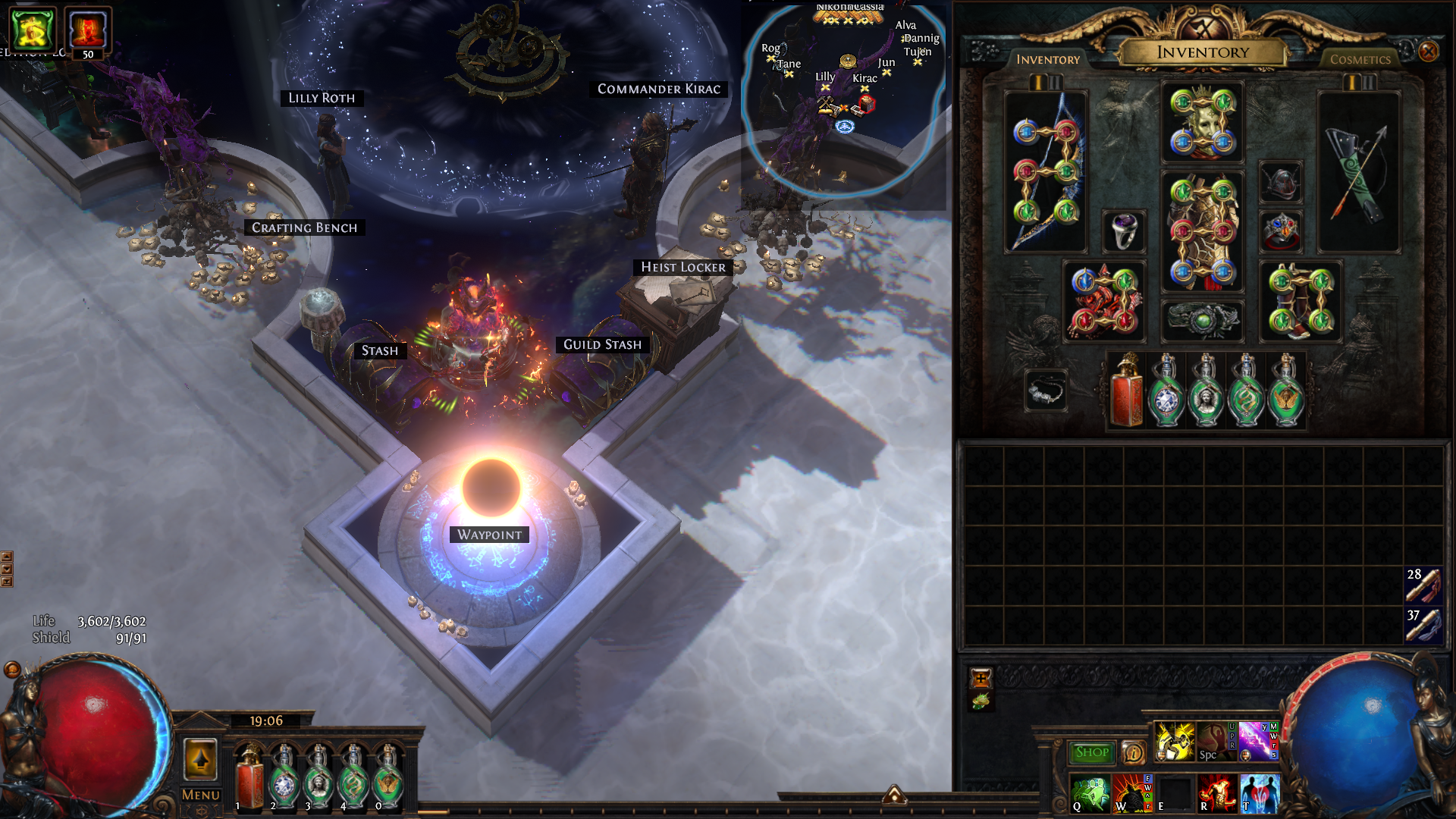
Task: Activate the skill bound to Q
Action: point(1090,794)
